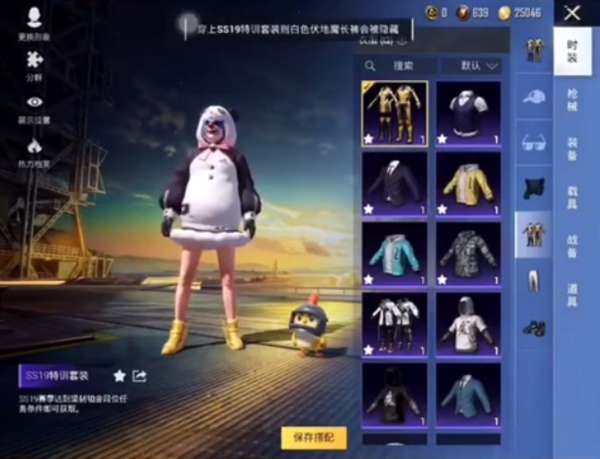Show the glasses accessory category
Screen dimensions: 600x459
click(x=534, y=142)
